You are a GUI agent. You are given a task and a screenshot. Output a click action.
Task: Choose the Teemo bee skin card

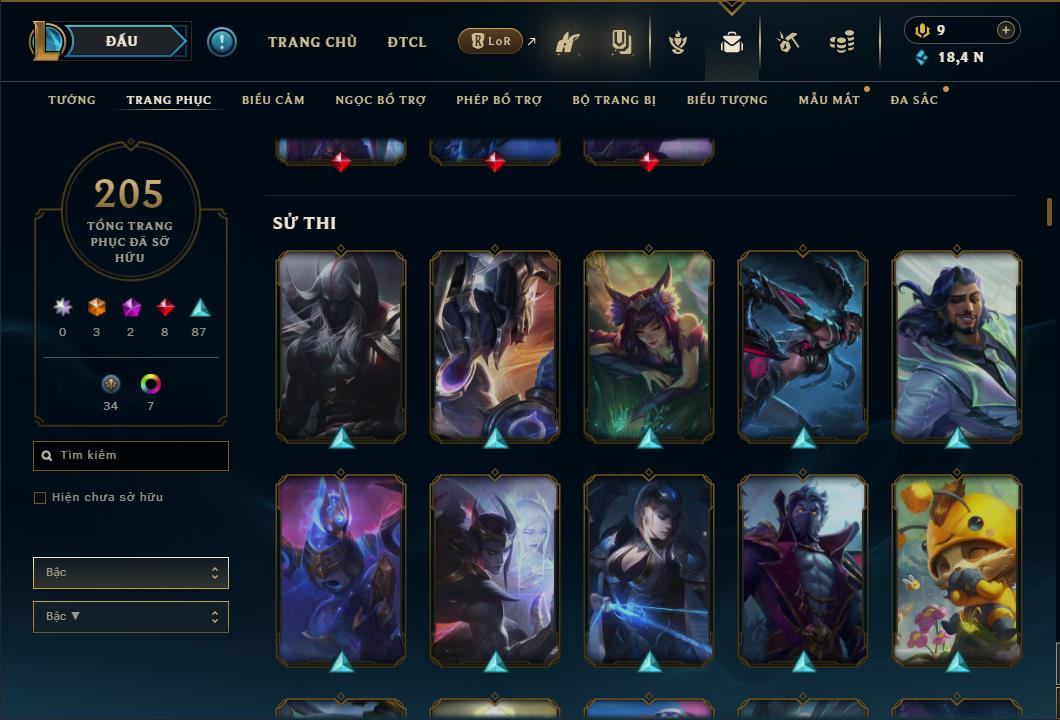point(957,570)
